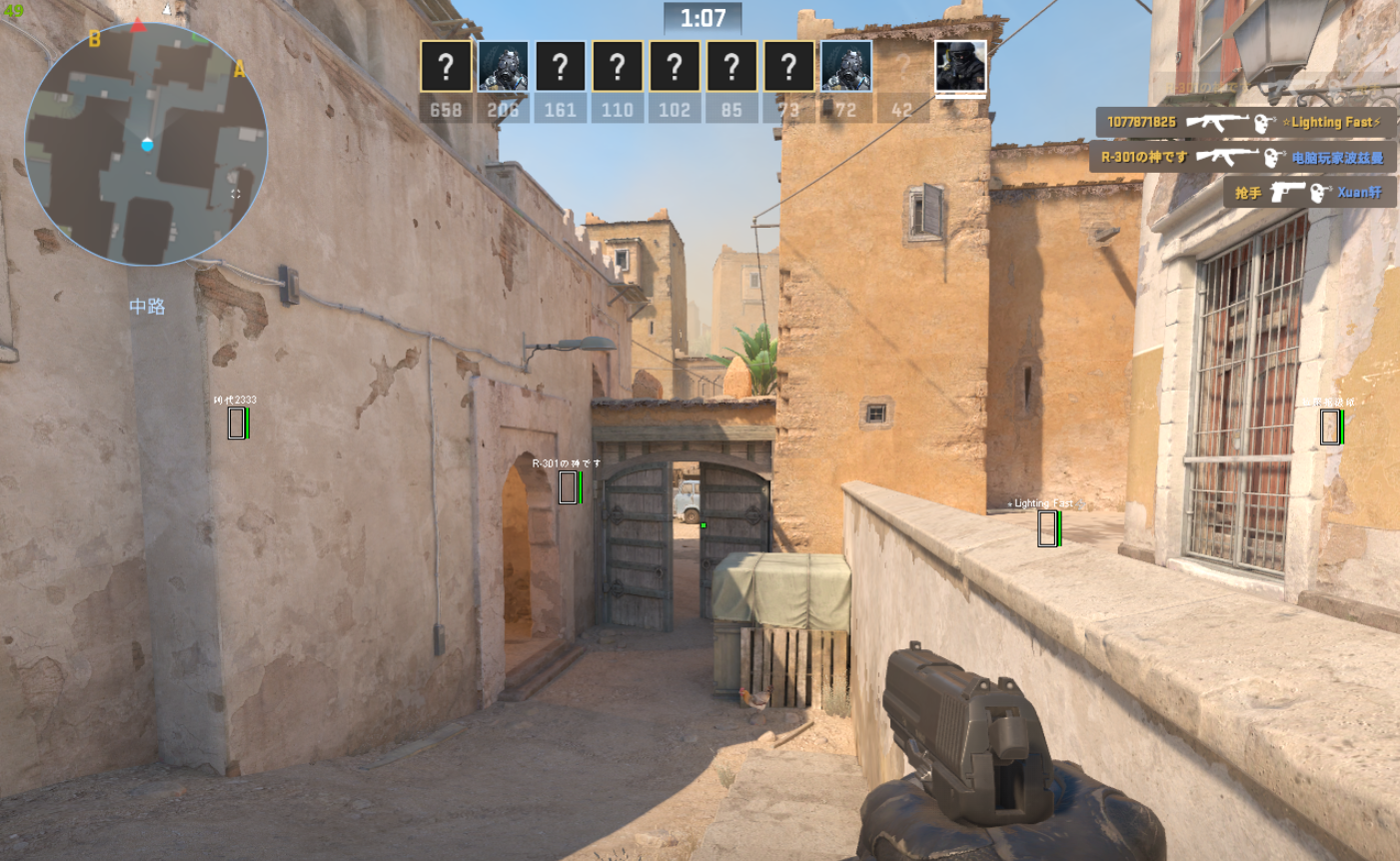Pick the question-mark avatar scoring 161
Screen dimensions: 1400x861
click(560, 67)
